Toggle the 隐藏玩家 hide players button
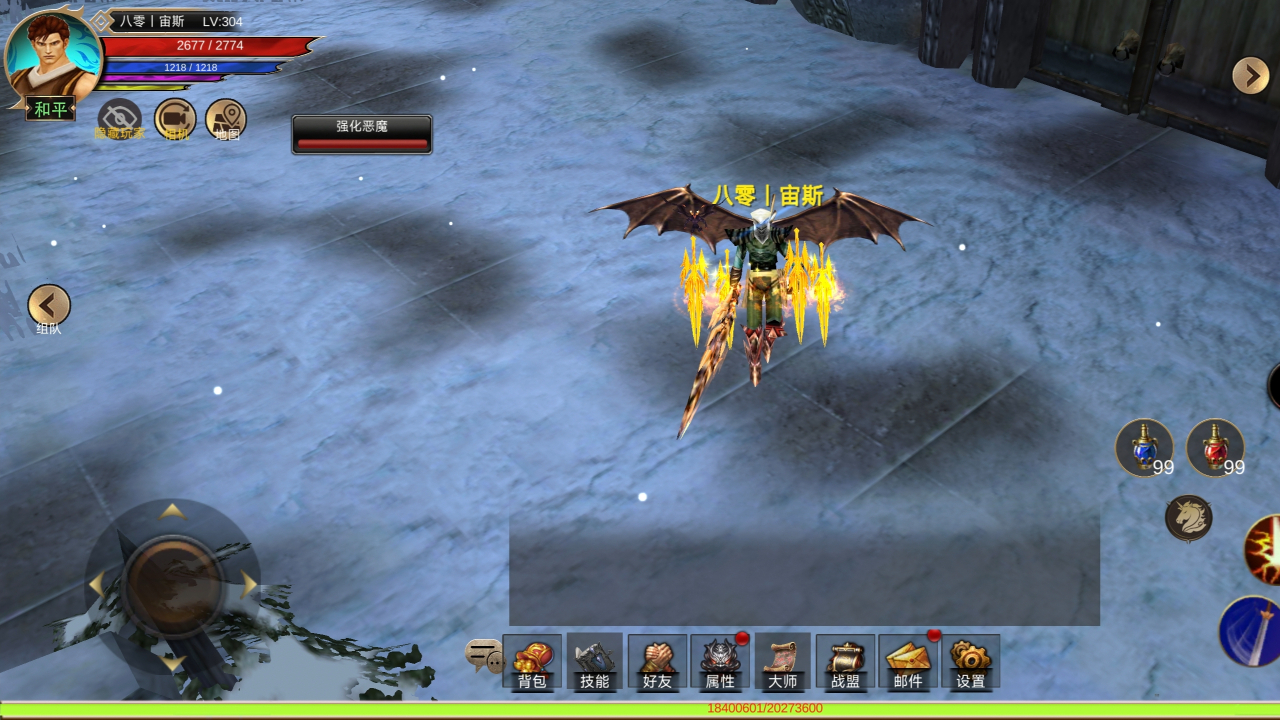Viewport: 1280px width, 720px height. point(120,120)
